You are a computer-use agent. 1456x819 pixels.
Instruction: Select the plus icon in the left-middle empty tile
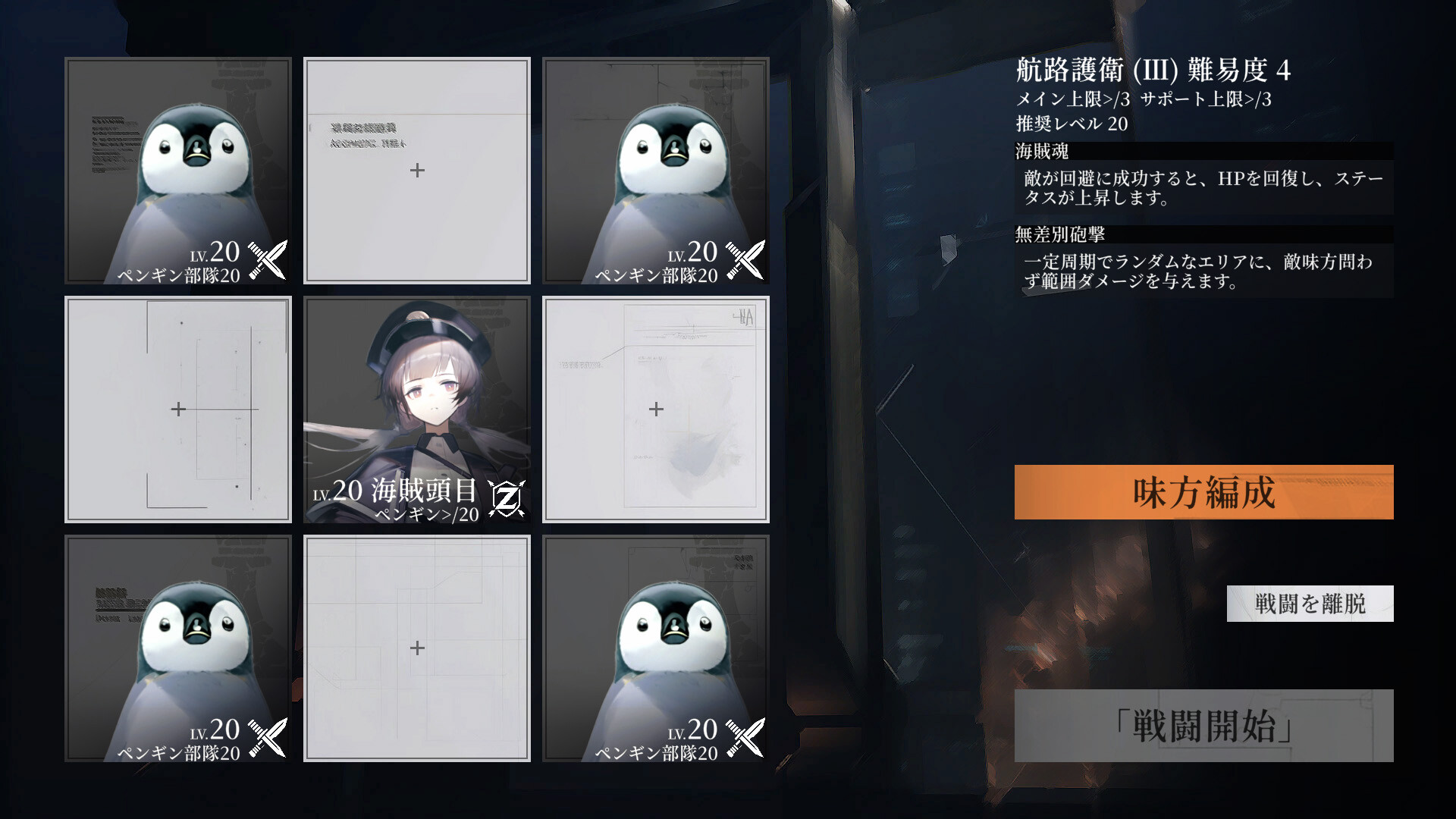[177, 409]
